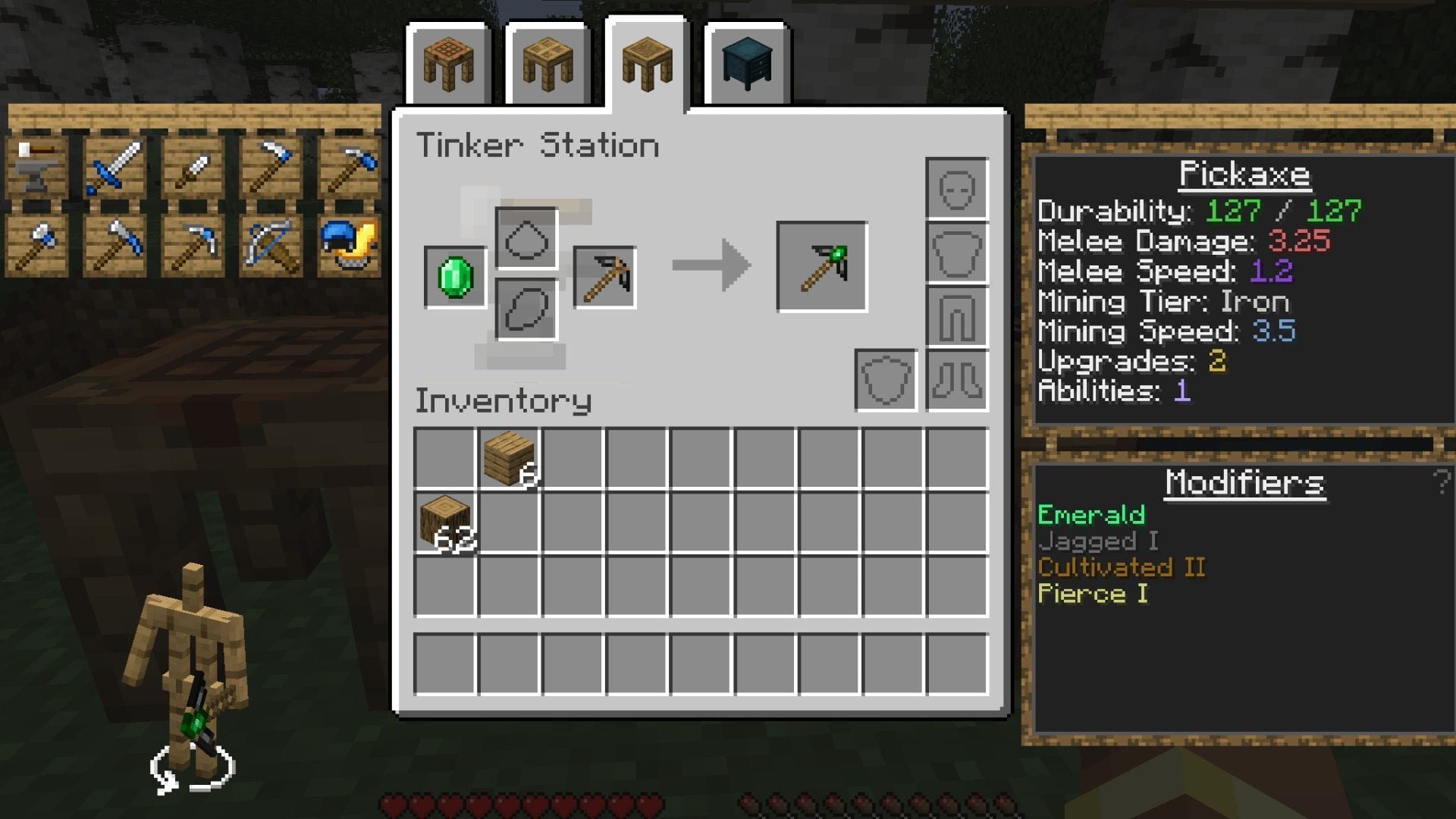Take the upgraded pickaxe from the output slot
The width and height of the screenshot is (1456, 819).
coord(821,267)
